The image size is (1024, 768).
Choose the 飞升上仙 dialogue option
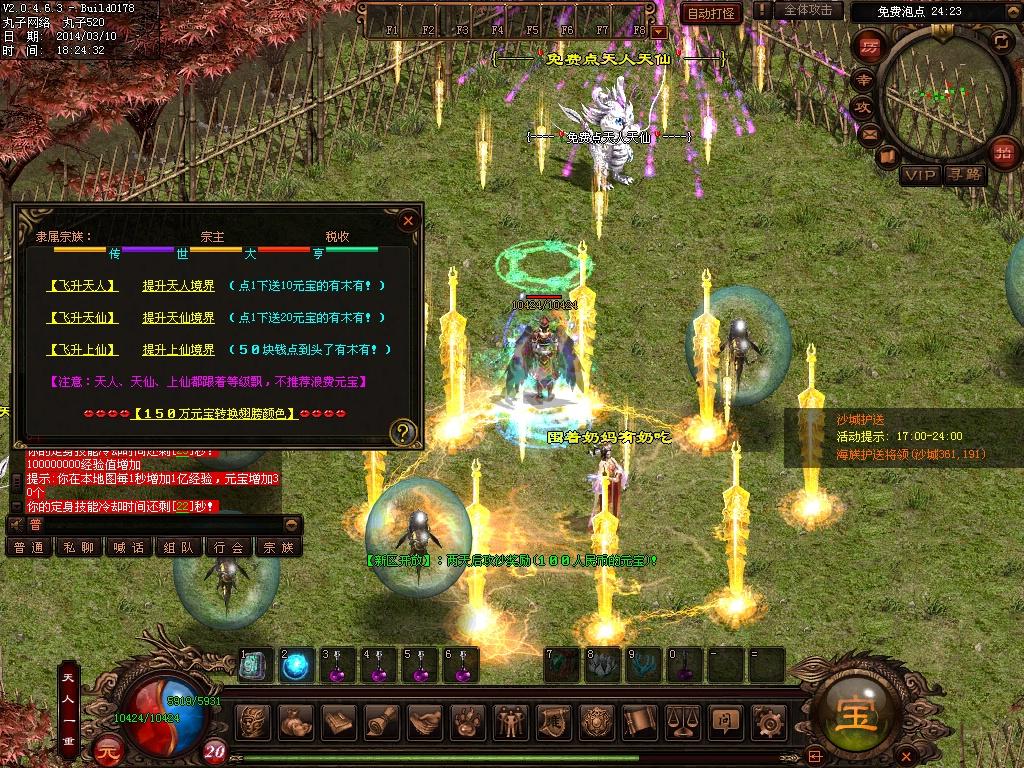tap(83, 350)
